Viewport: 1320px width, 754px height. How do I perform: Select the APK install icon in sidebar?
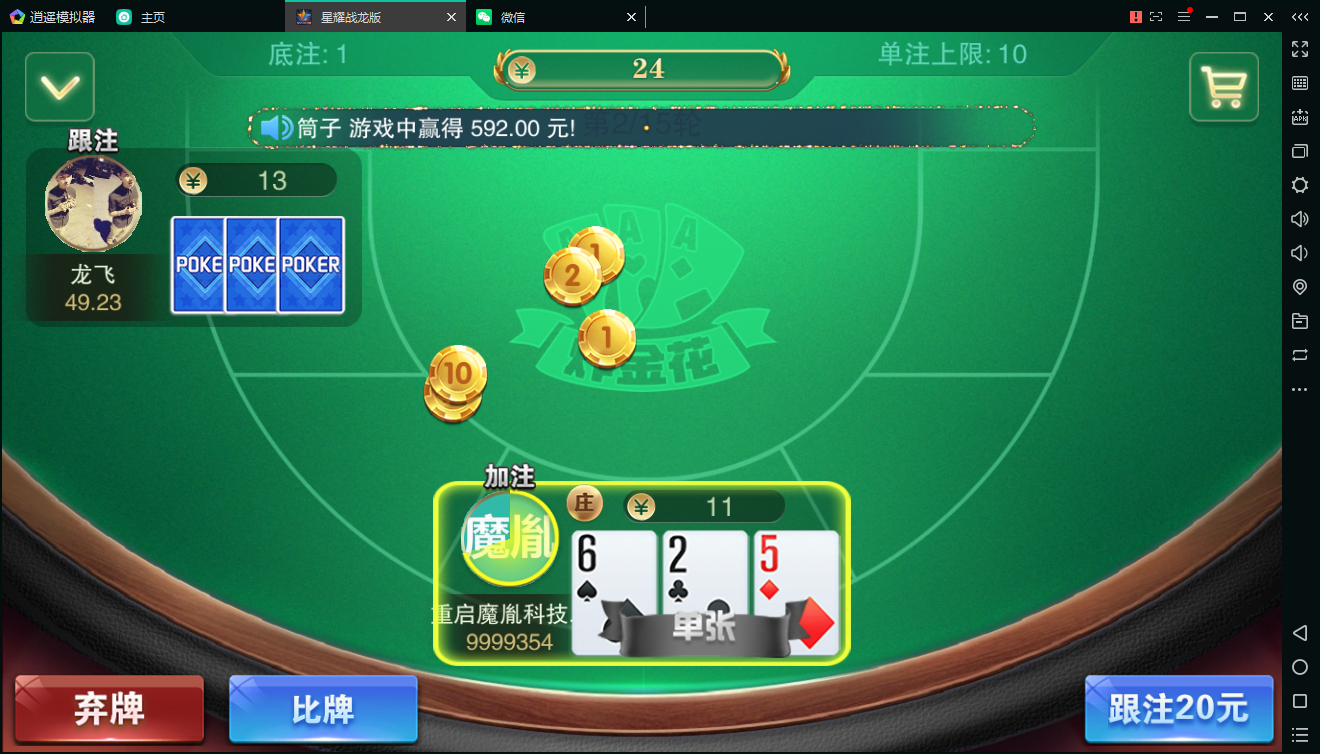(1300, 115)
